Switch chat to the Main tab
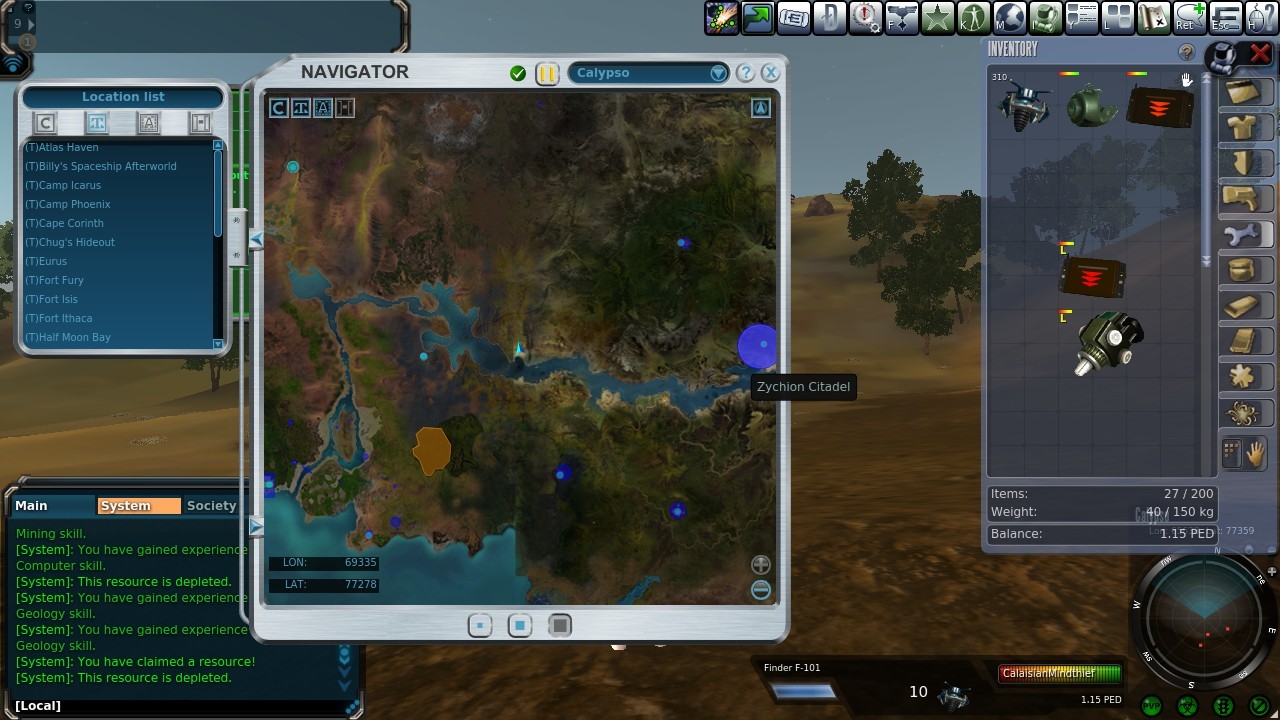 31,506
